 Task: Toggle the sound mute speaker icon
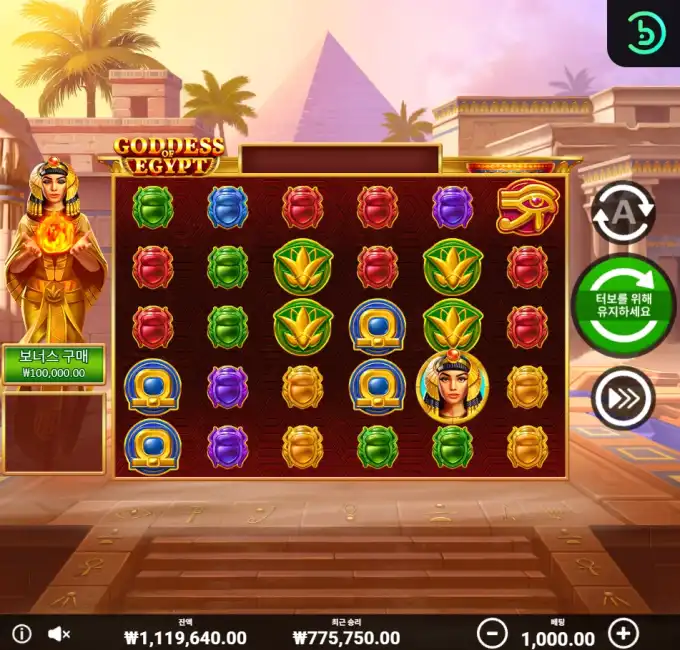tap(59, 634)
